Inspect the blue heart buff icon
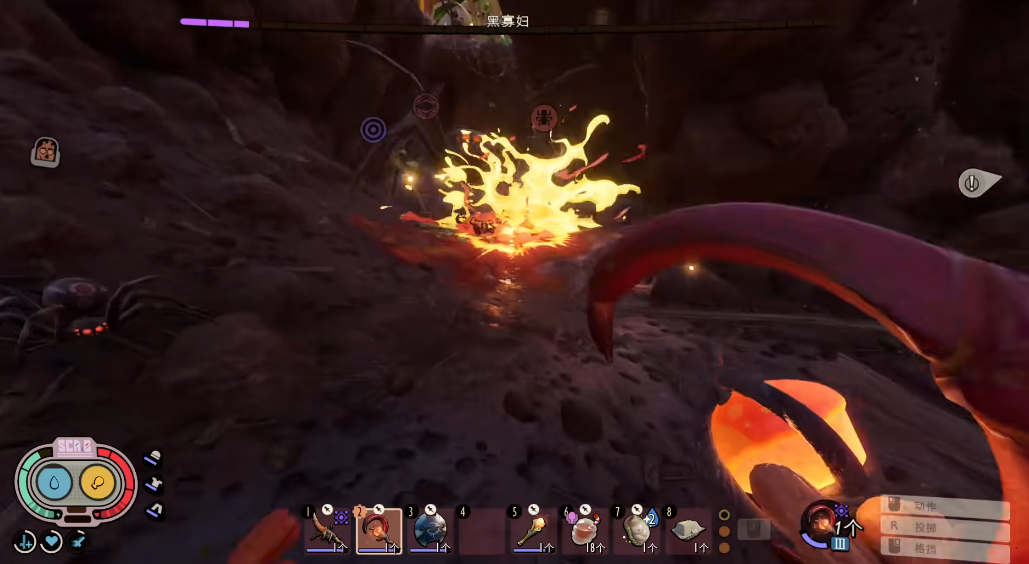The image size is (1029, 564). pos(51,542)
